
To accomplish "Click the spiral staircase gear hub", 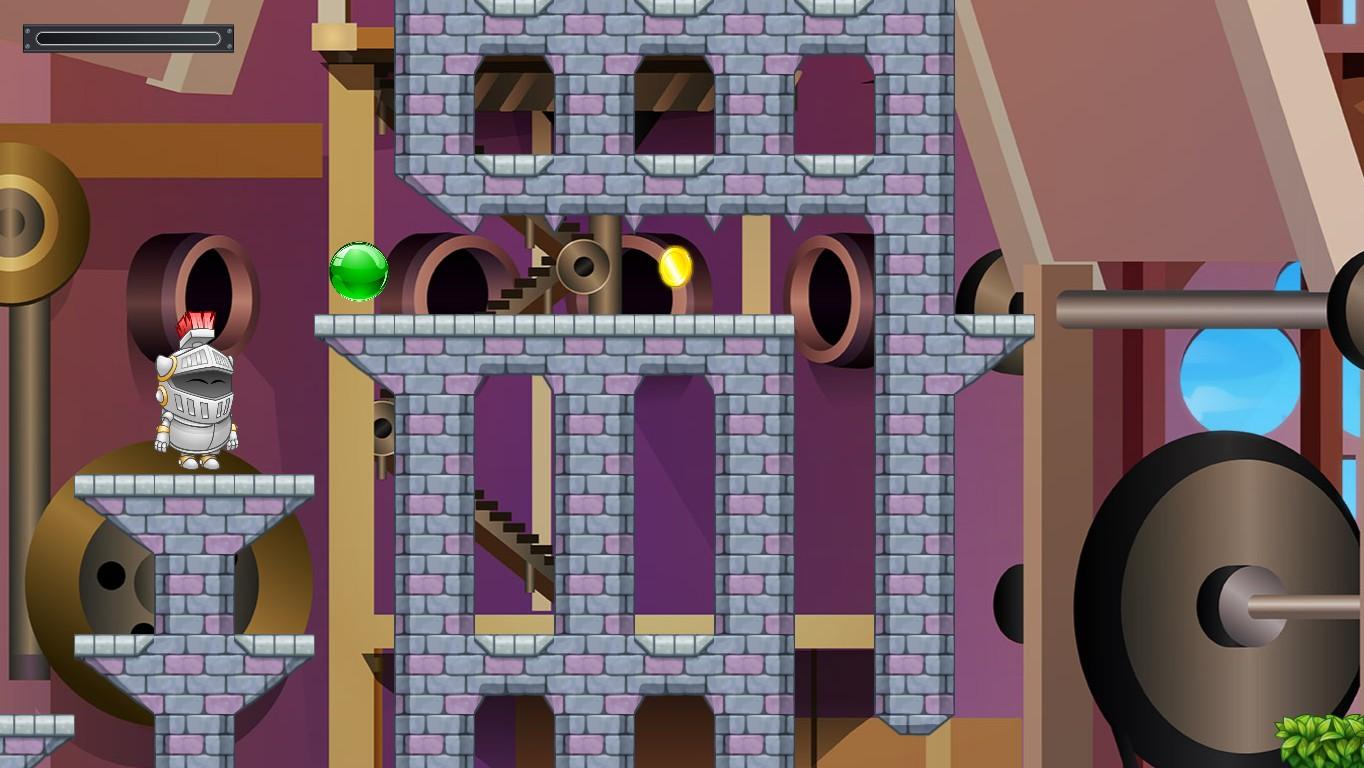I will (583, 268).
